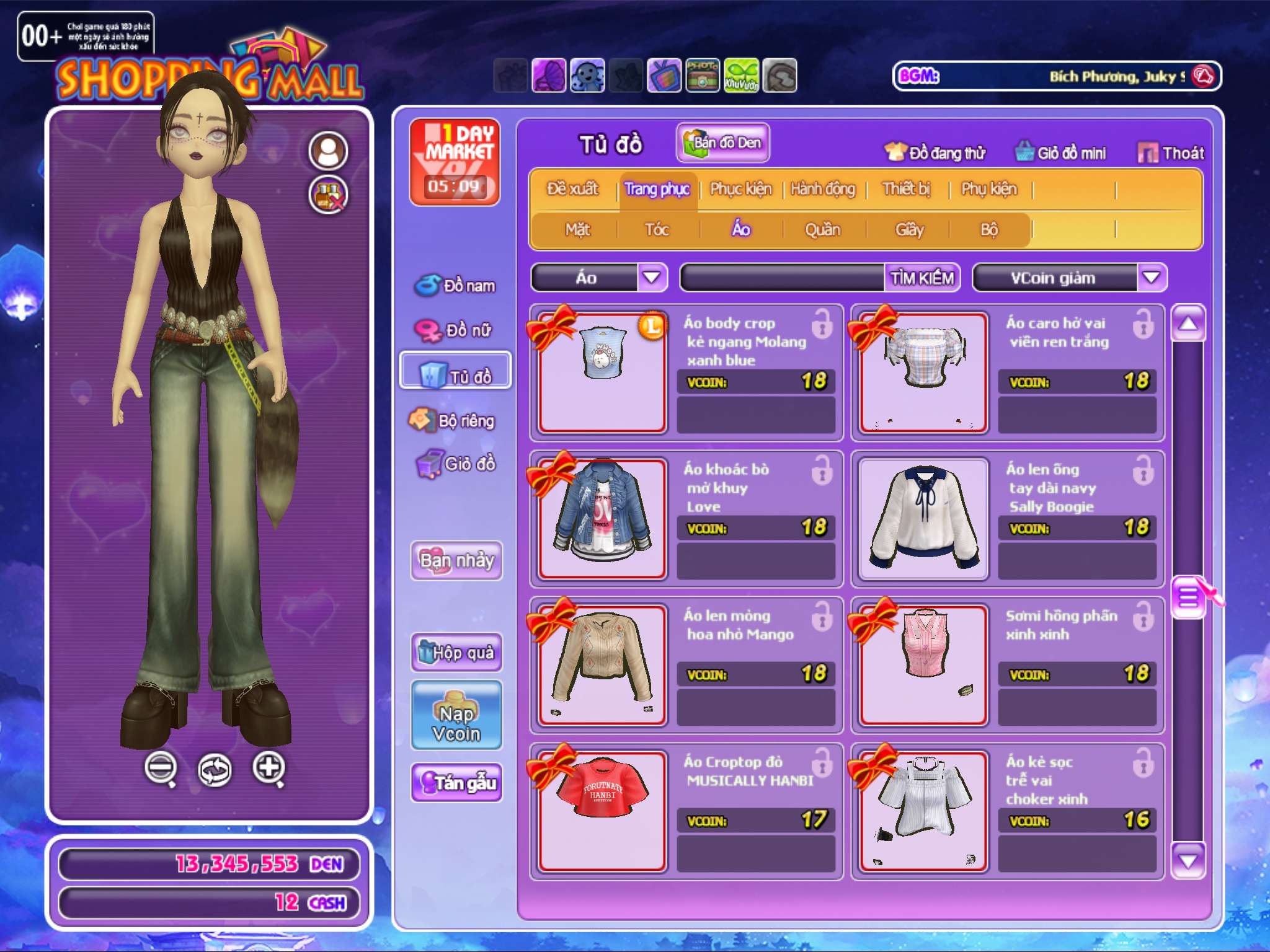Open the 1 Day Market banner

pos(455,162)
